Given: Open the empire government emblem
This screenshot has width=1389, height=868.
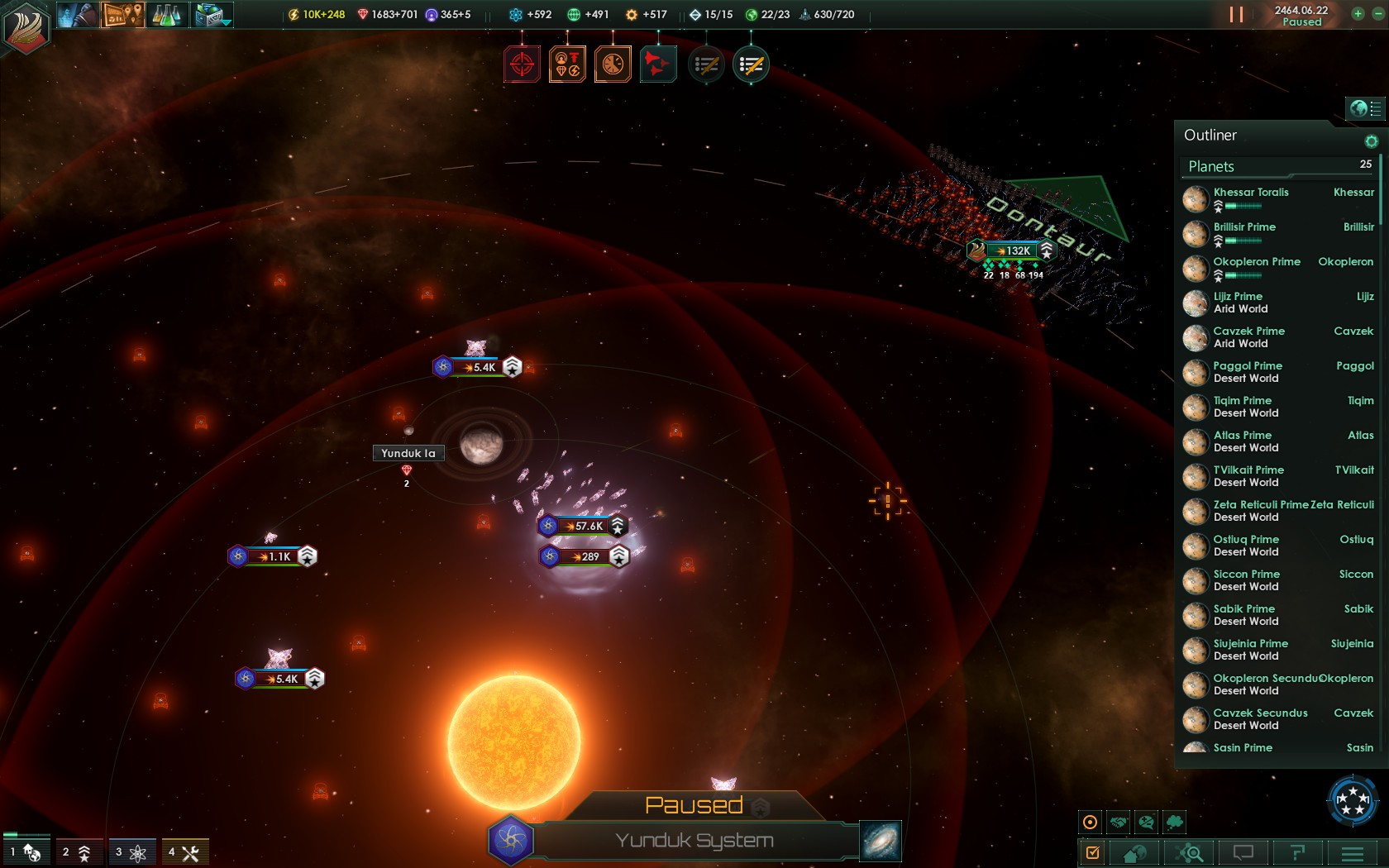Looking at the screenshot, I should 26,27.
